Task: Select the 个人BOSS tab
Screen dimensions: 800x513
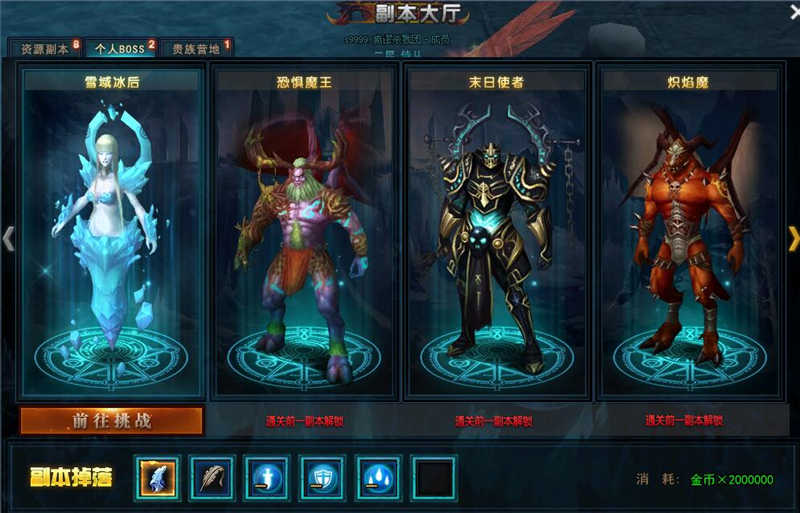Action: 117,48
